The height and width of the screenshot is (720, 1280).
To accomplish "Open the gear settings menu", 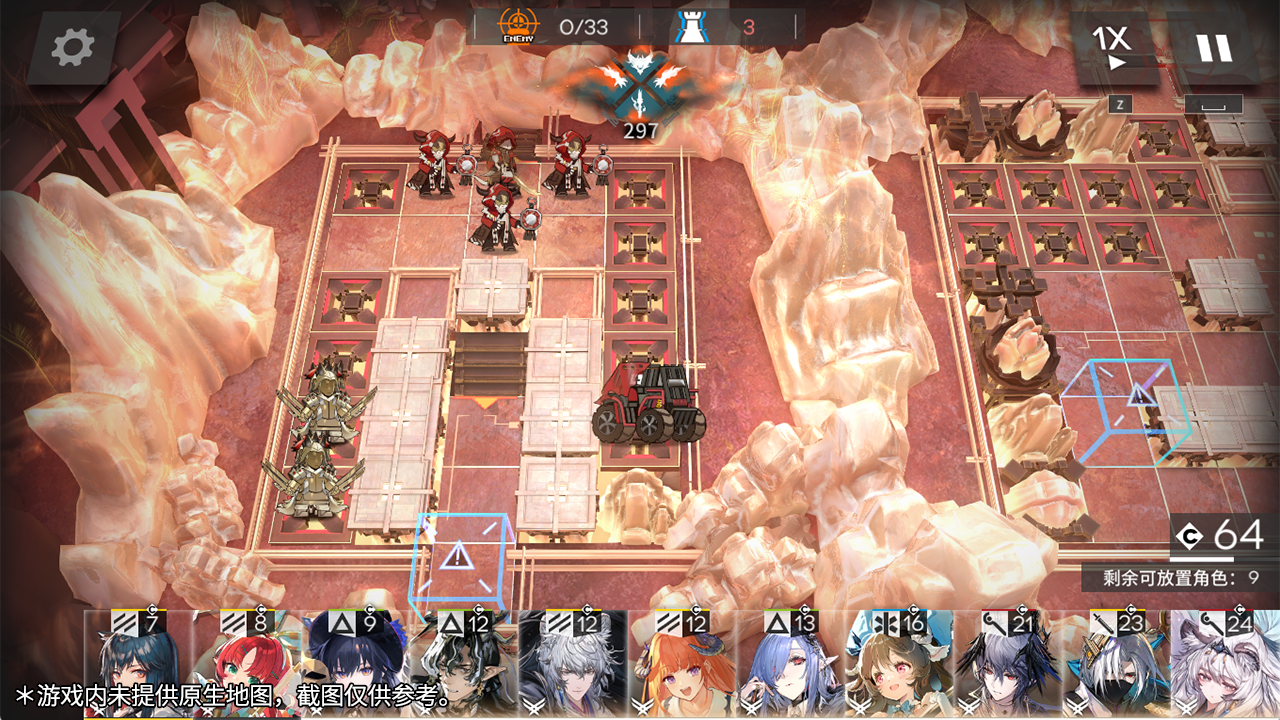I will click(x=73, y=47).
